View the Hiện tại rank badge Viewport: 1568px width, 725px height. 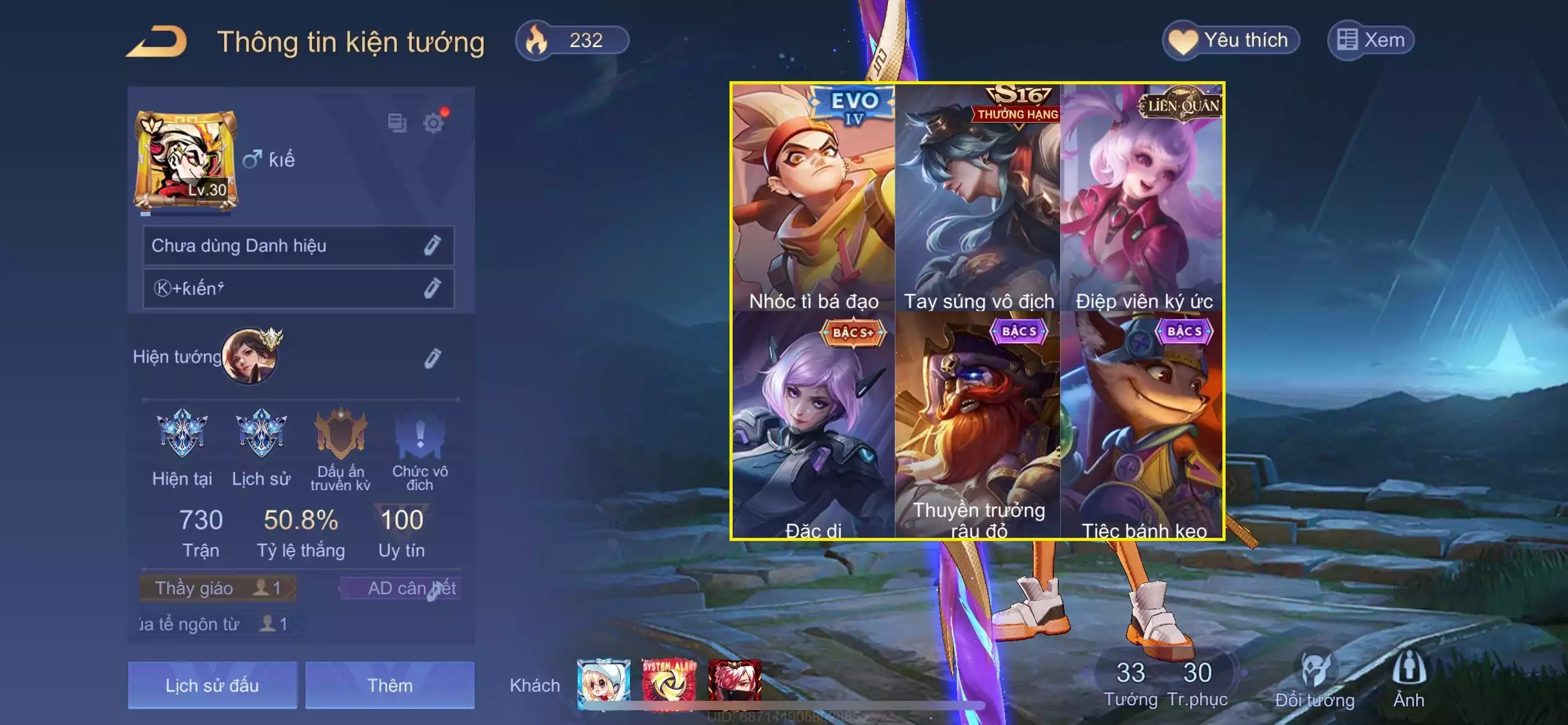[x=182, y=434]
